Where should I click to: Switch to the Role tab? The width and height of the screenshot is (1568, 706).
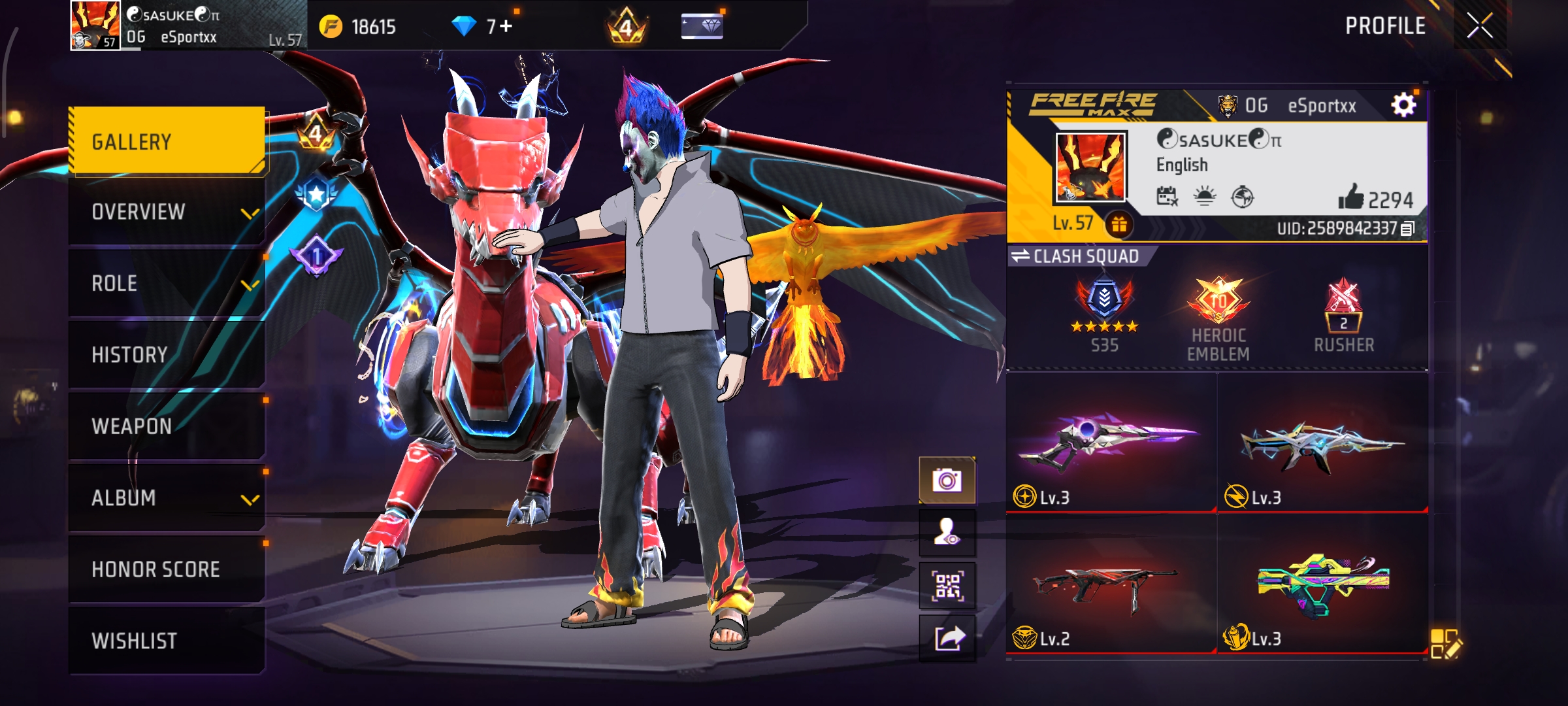pyautogui.click(x=167, y=284)
